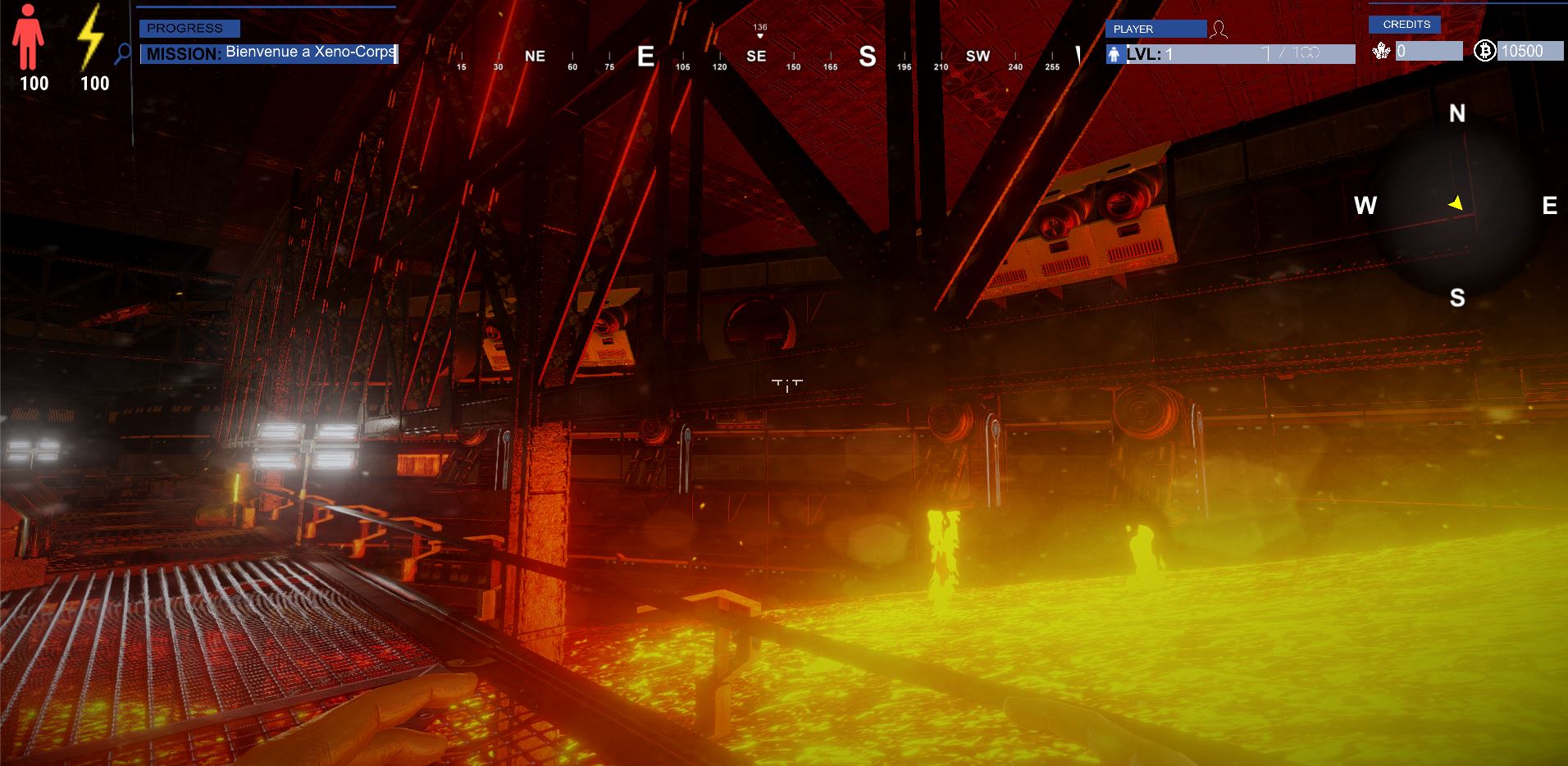The width and height of the screenshot is (1568, 766).
Task: Select the Bienvenue a Xeno-Corps mission tracker
Action: 269,54
